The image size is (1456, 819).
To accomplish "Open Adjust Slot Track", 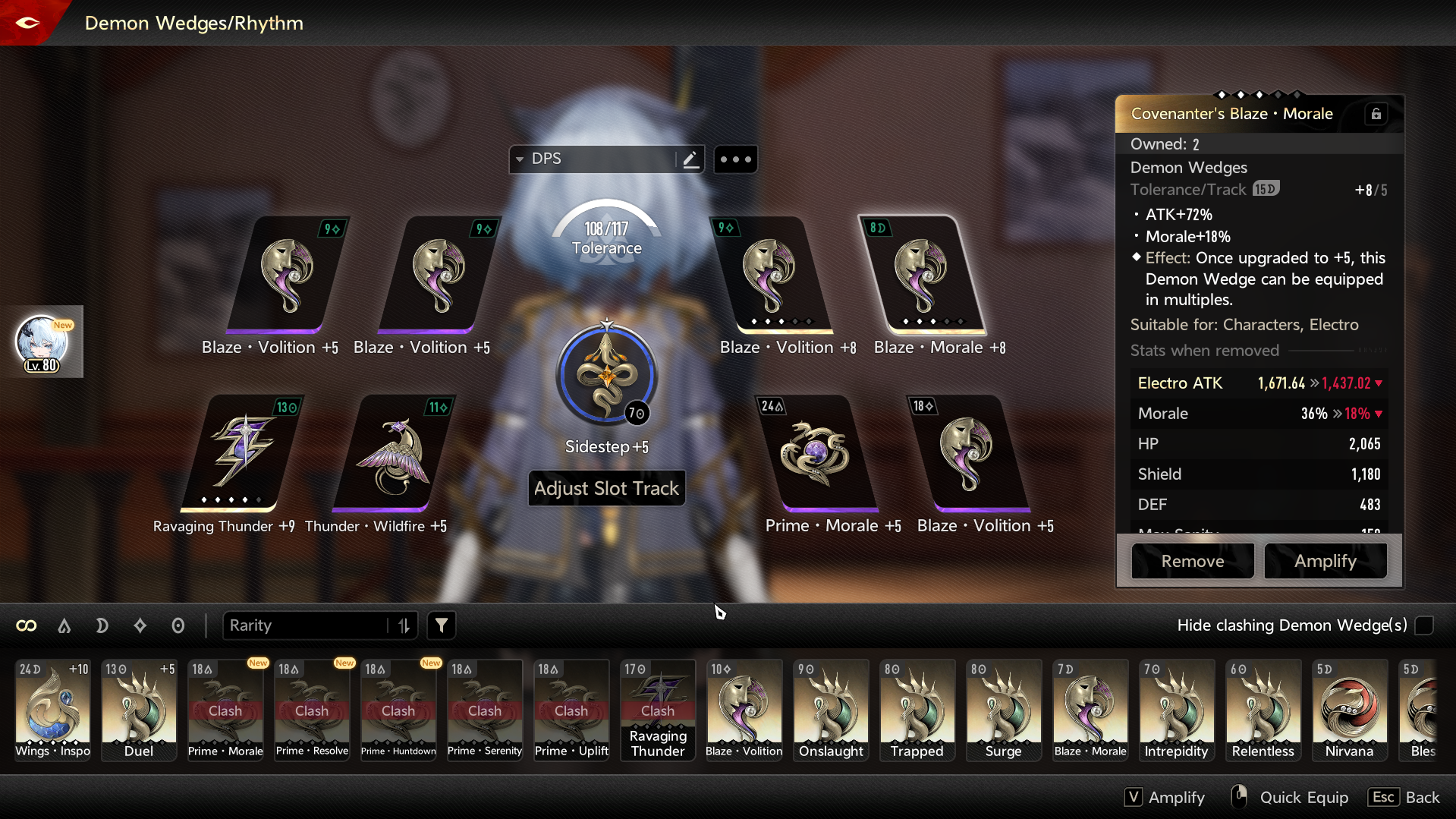I will pos(606,488).
